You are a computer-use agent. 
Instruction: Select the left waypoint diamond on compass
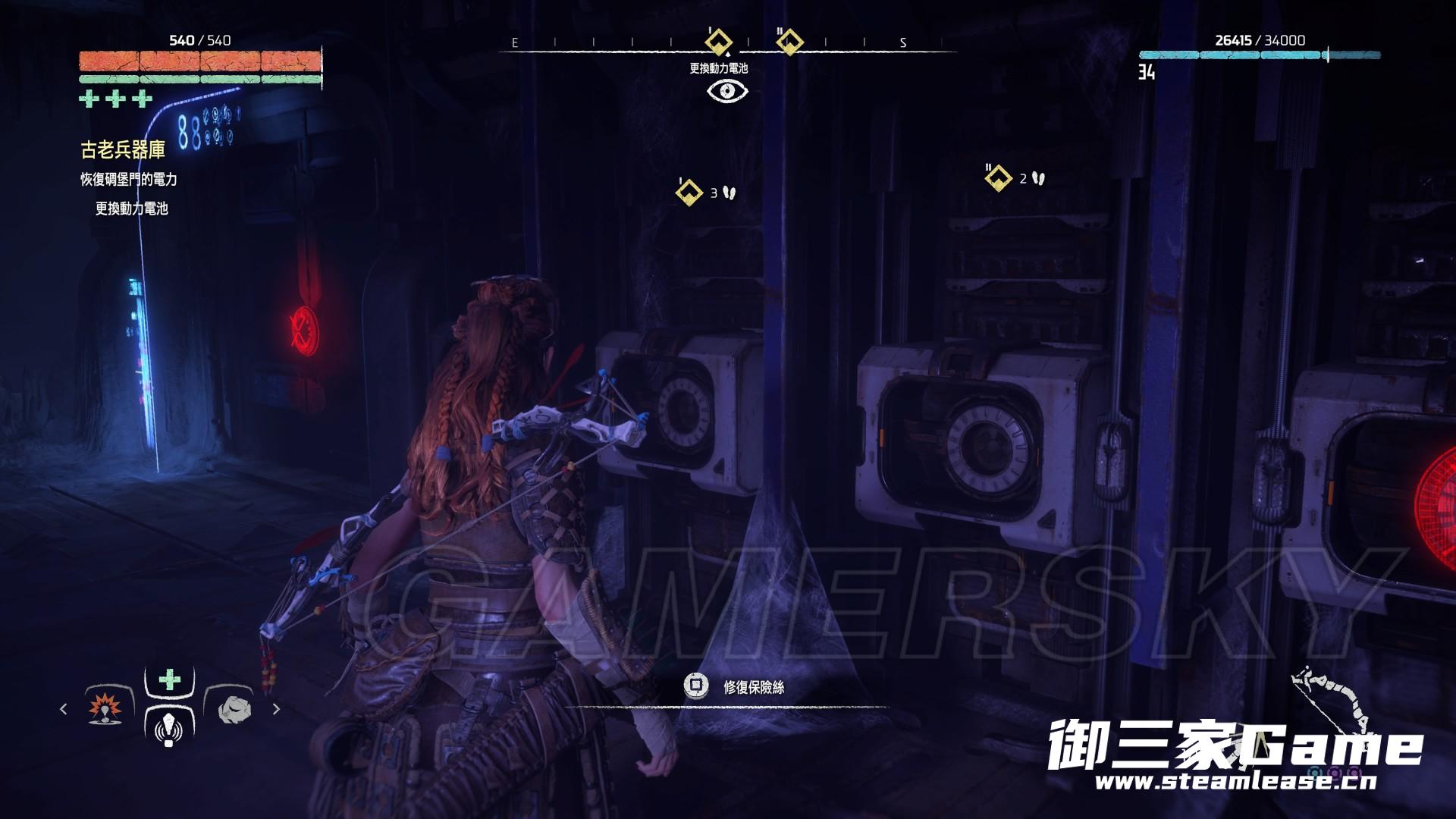click(x=718, y=41)
